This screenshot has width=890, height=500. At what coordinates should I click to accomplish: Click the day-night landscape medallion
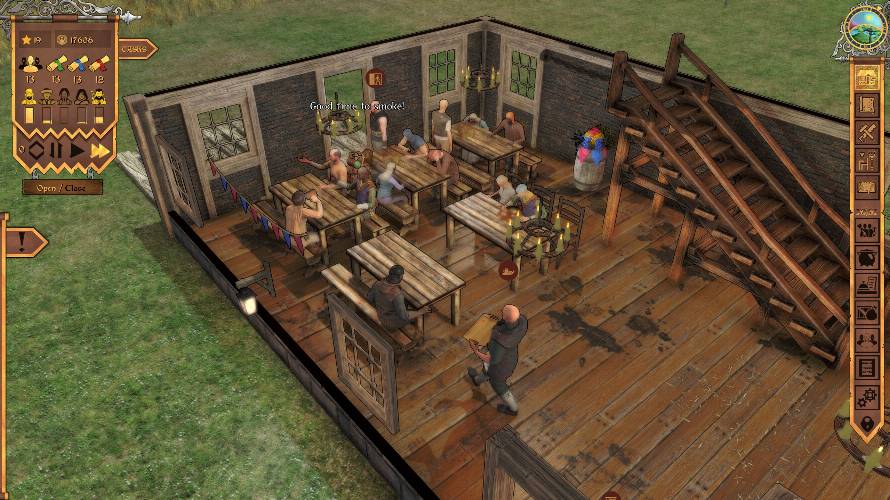pos(866,28)
